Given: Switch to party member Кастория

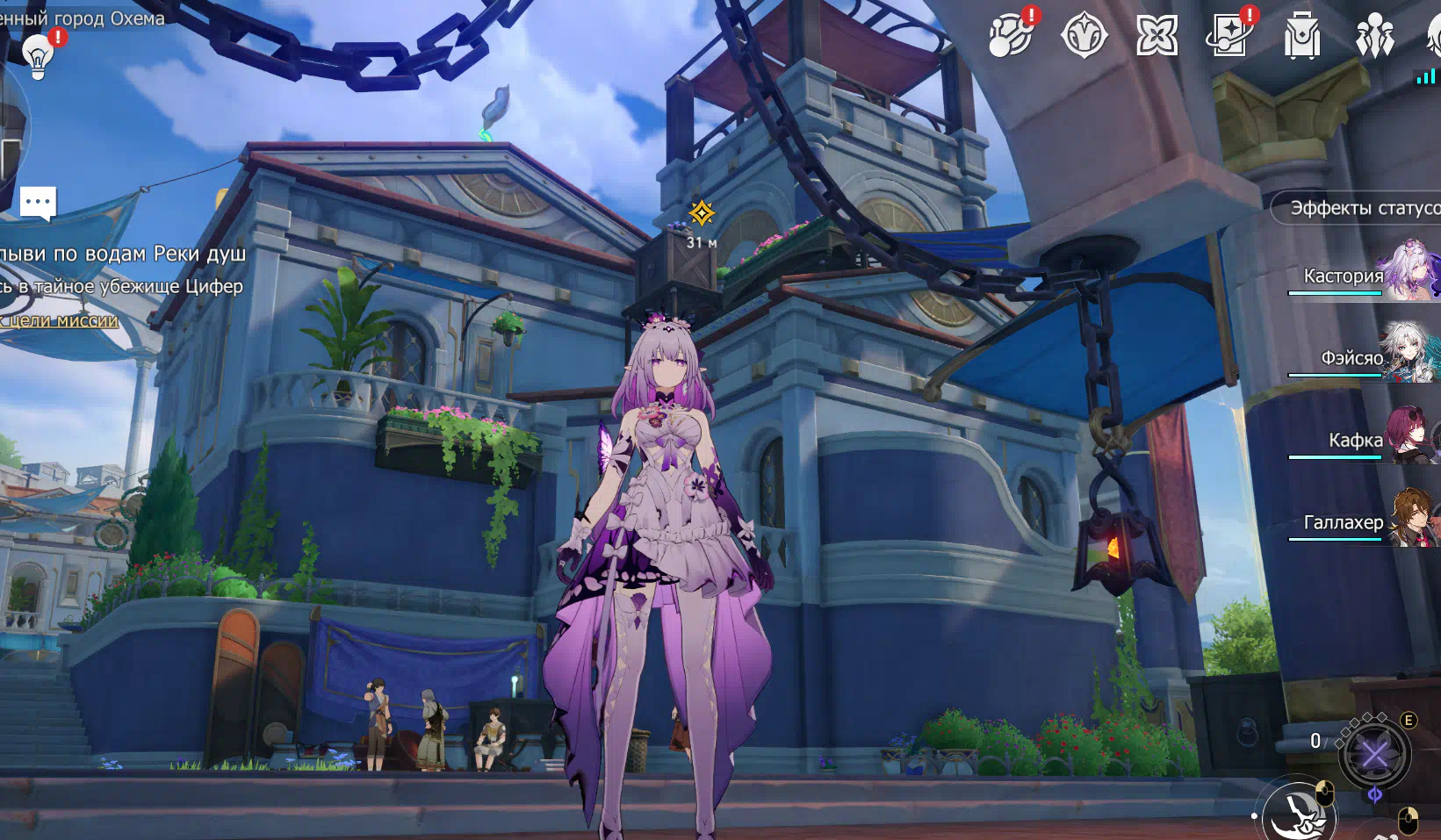Looking at the screenshot, I should click(x=1361, y=276).
